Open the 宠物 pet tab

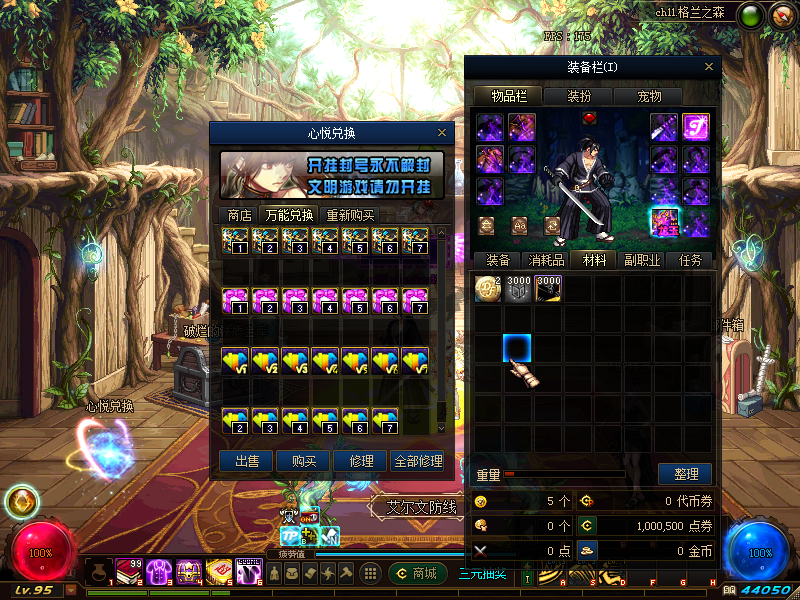click(649, 96)
